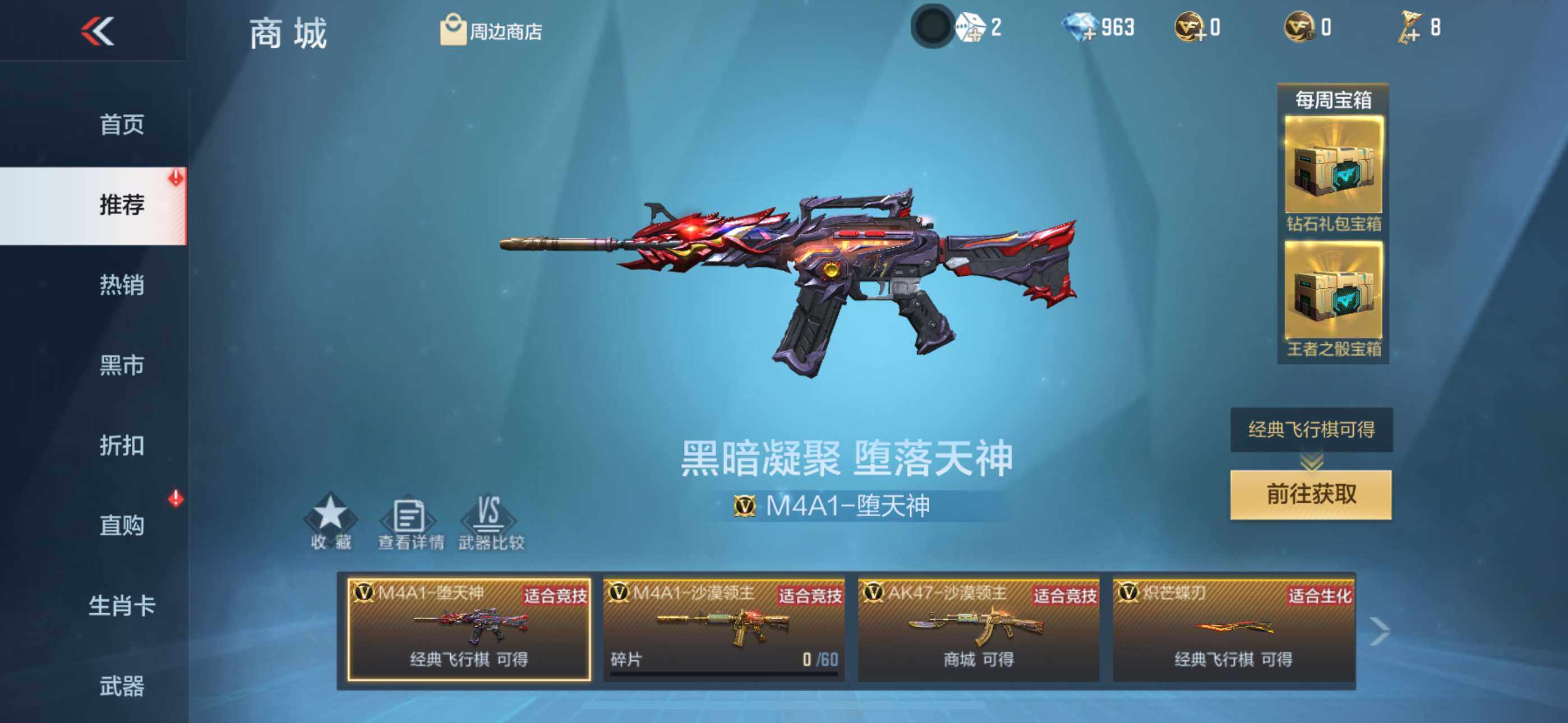This screenshot has height=723, width=1568.
Task: Switch to the 黑市 black market tab
Action: (122, 365)
